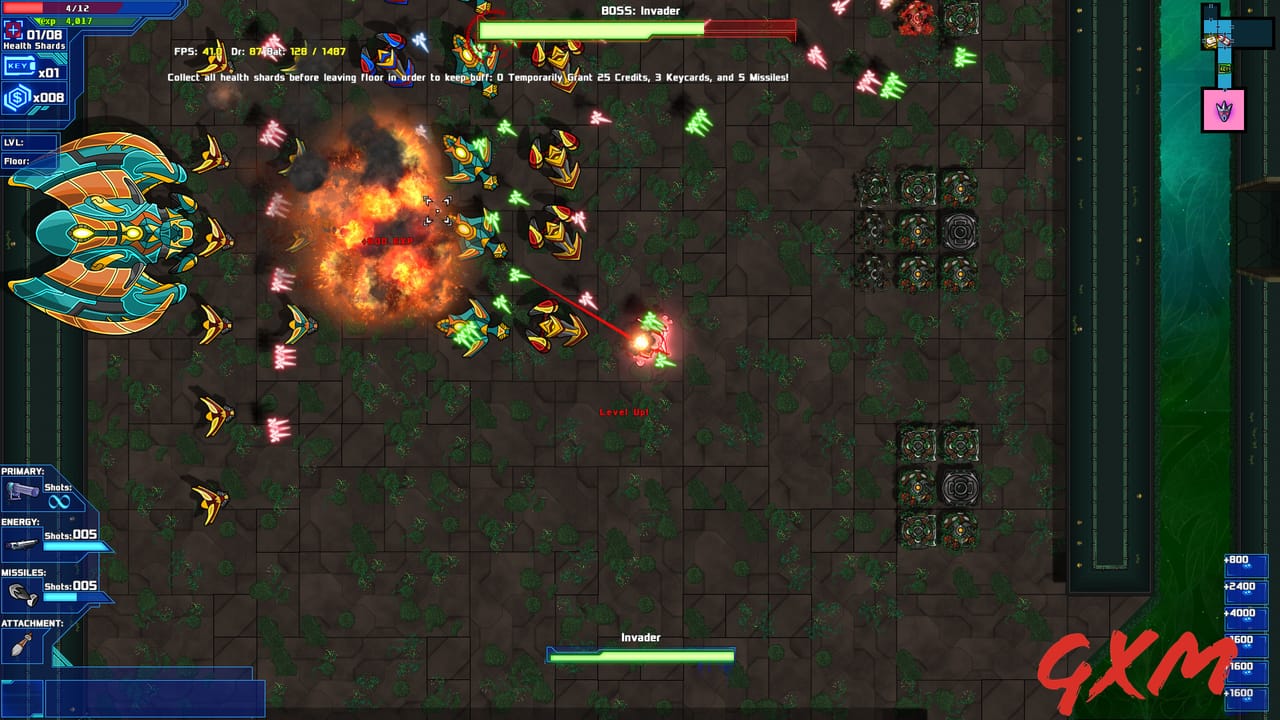
Task: Click the Energy weapon rifle icon
Action: coord(23,544)
